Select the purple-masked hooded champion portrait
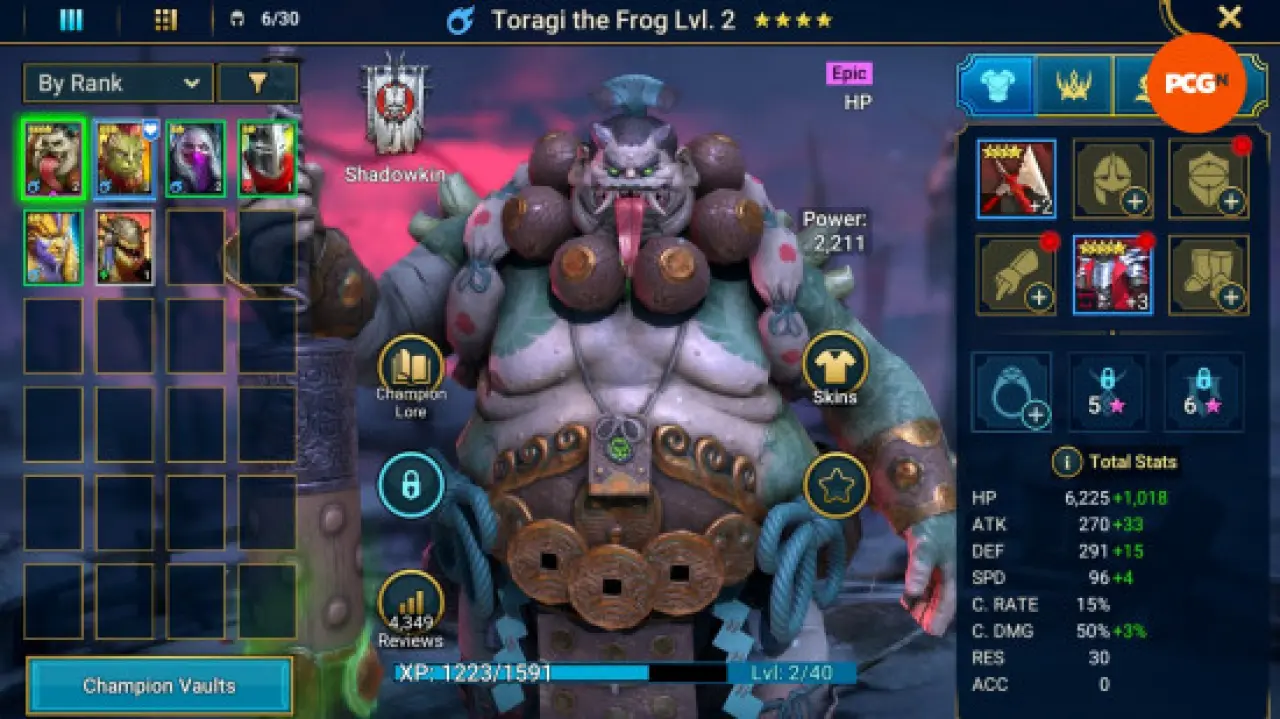Viewport: 1280px width, 719px height. coord(195,158)
